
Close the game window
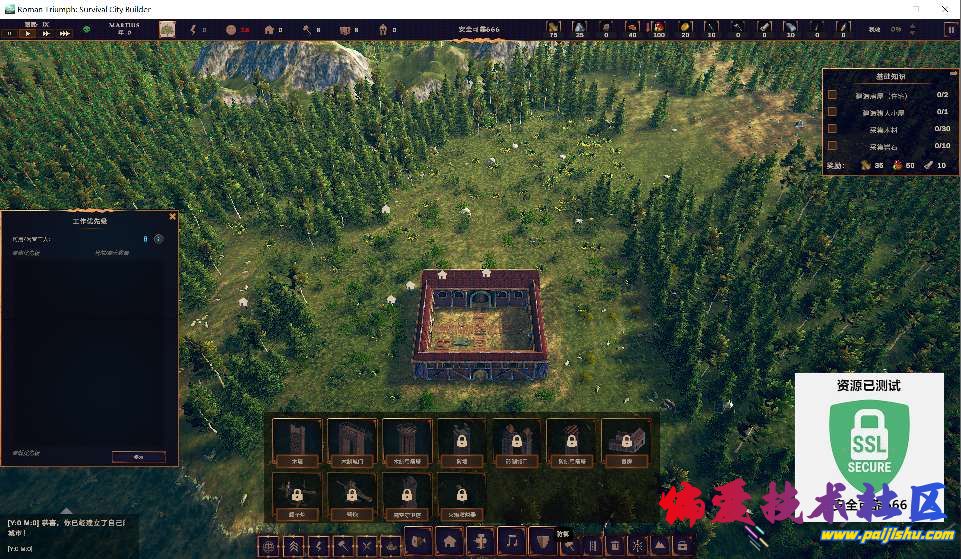point(945,7)
